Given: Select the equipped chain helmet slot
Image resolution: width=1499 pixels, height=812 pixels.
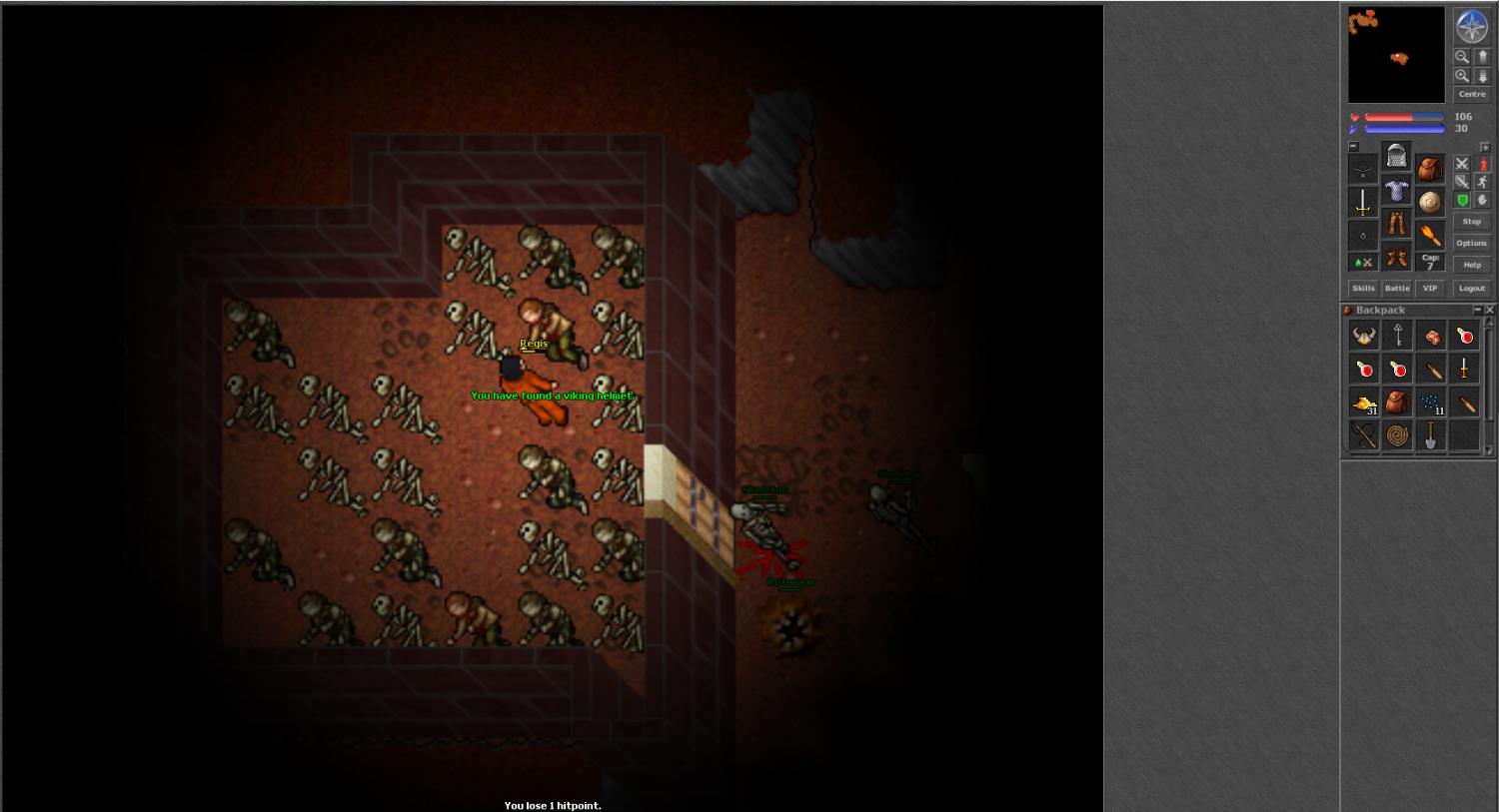Looking at the screenshot, I should (1396, 157).
